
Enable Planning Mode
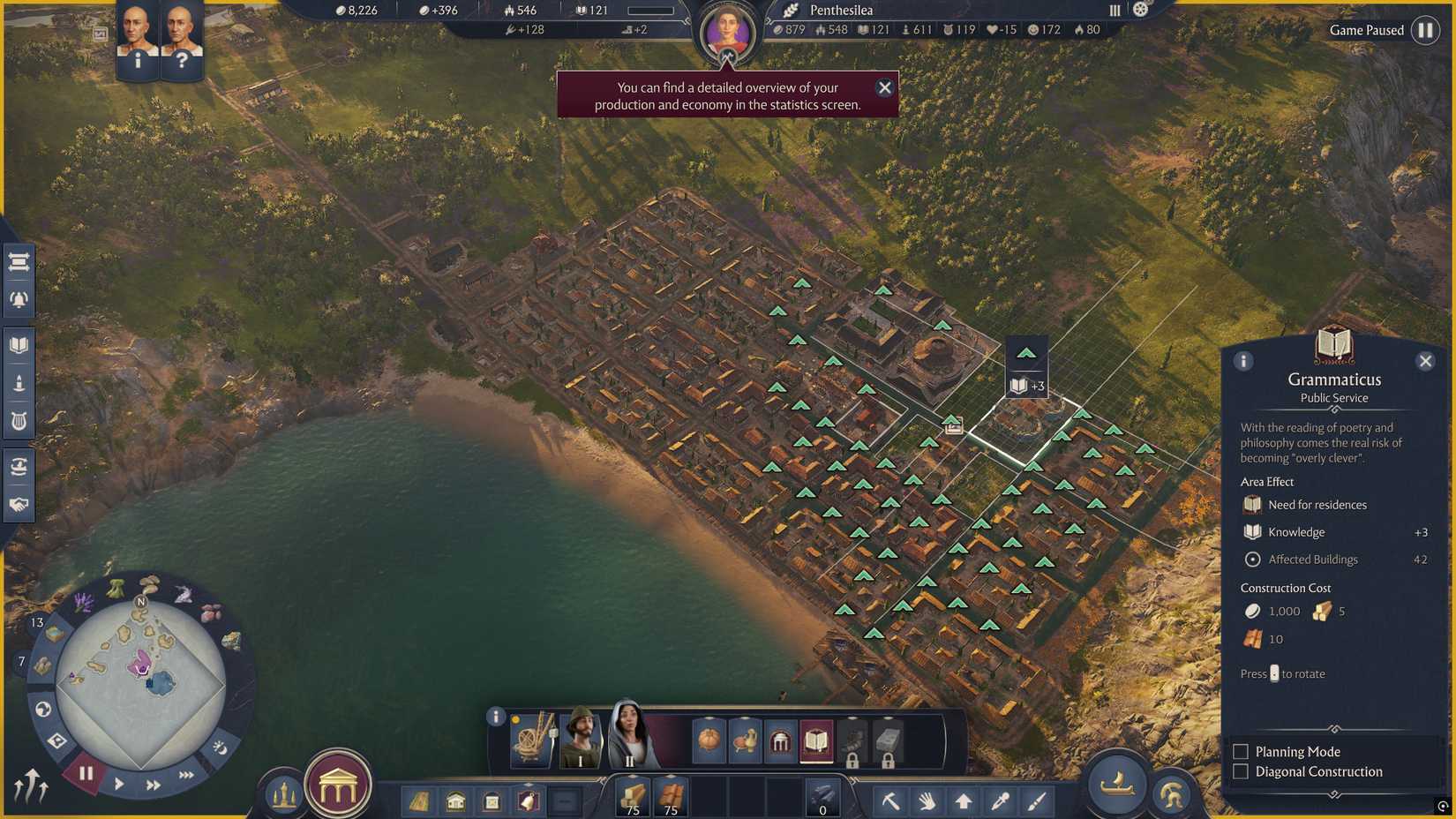coord(1240,751)
